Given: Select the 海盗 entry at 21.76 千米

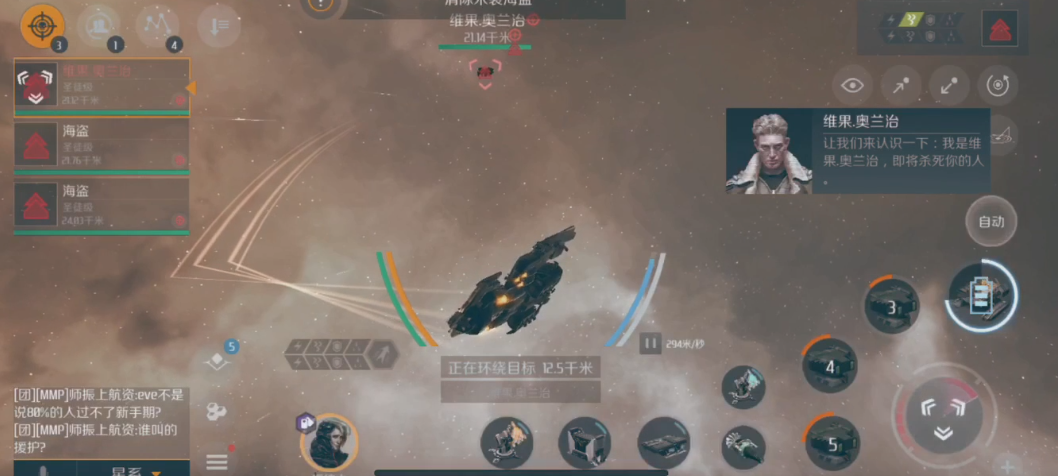Looking at the screenshot, I should (102, 146).
